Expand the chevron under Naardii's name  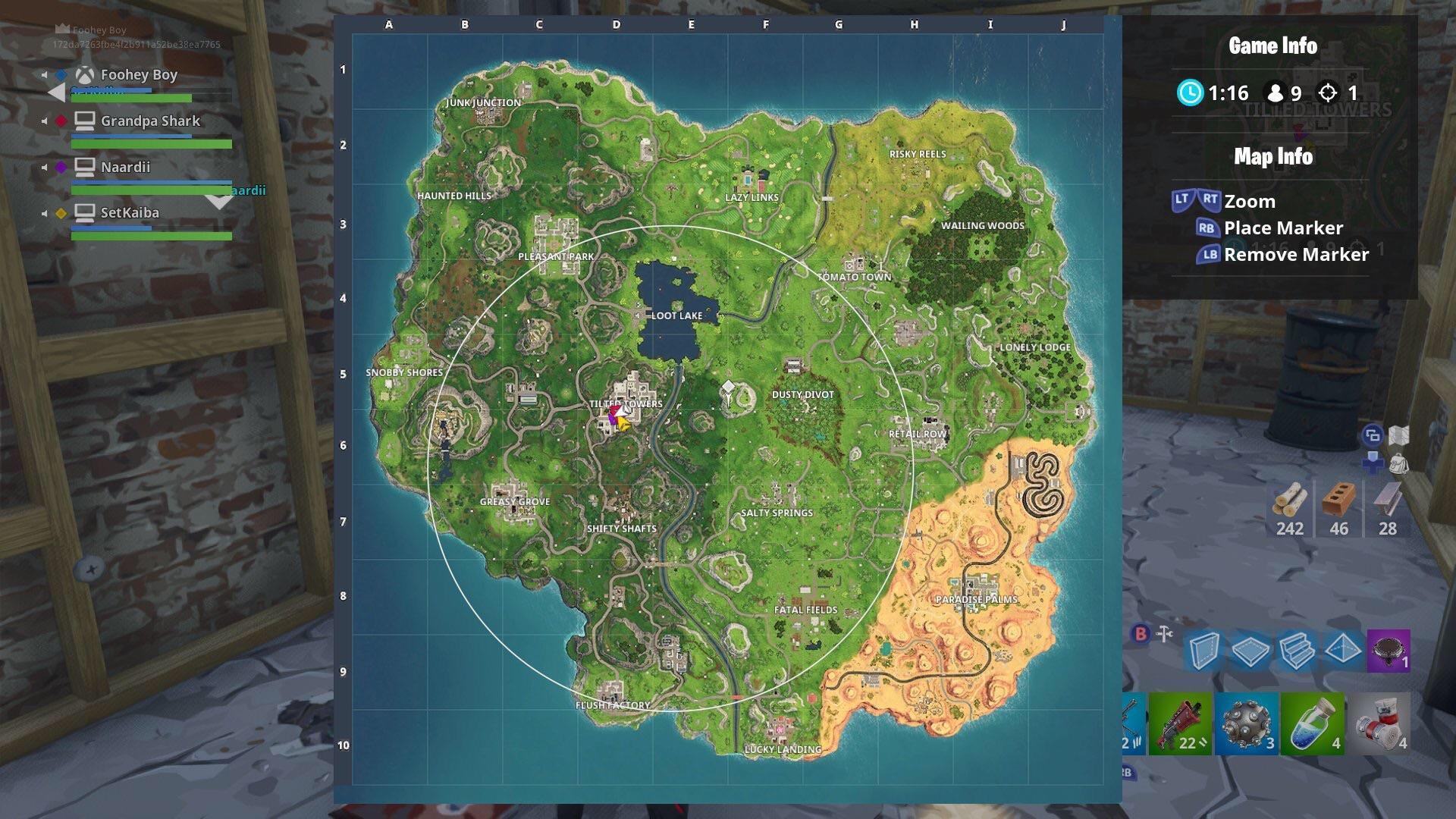pyautogui.click(x=220, y=201)
